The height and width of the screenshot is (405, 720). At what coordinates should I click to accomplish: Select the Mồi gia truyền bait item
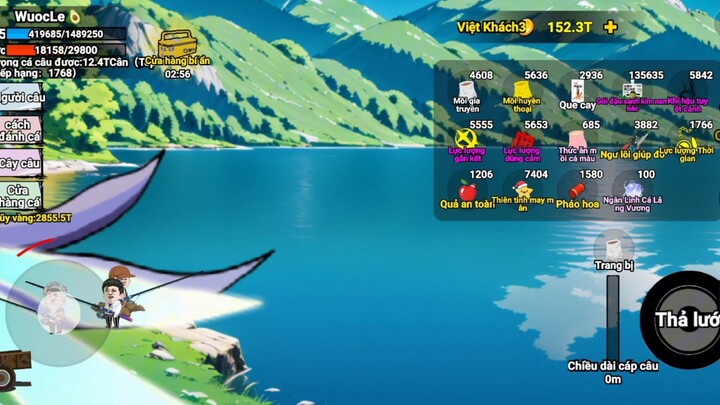pos(465,93)
